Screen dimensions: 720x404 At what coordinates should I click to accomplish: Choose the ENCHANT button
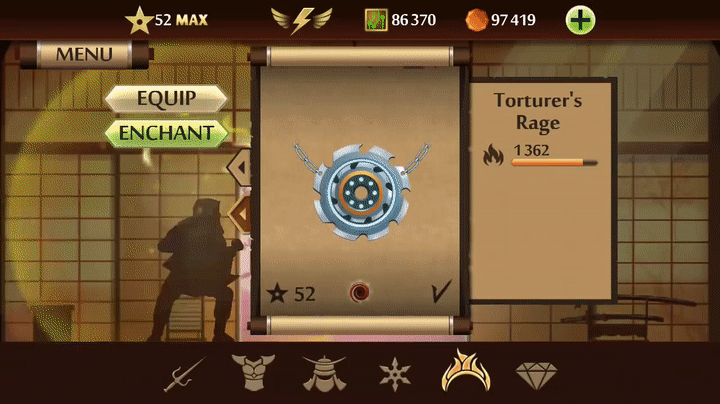point(166,132)
